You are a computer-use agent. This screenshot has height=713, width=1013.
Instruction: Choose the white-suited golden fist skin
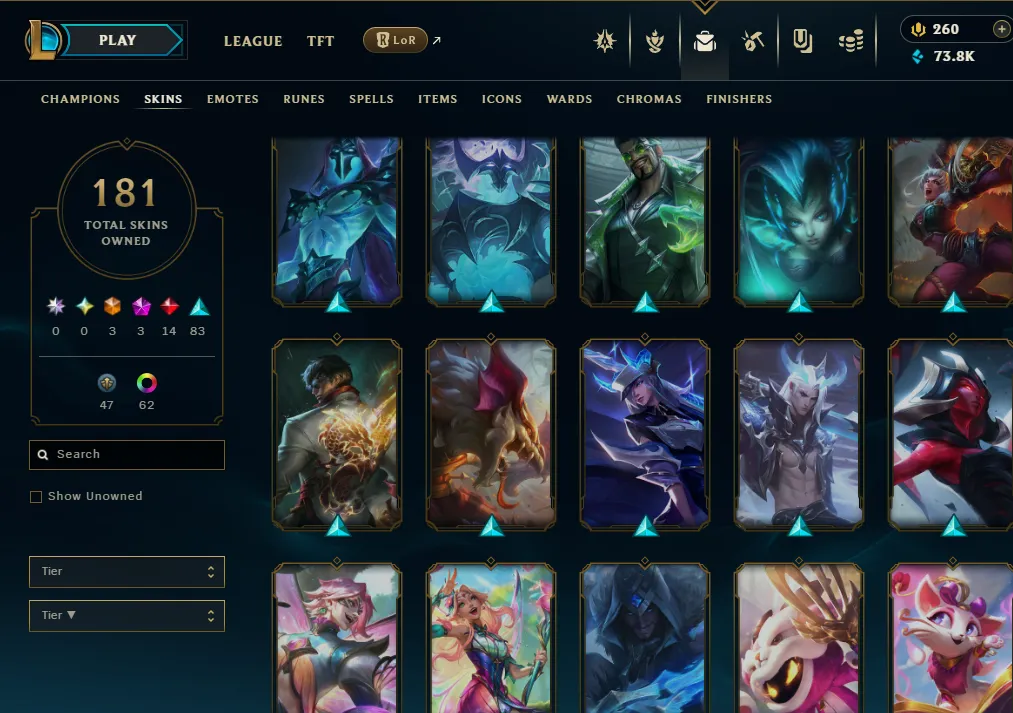coord(337,433)
